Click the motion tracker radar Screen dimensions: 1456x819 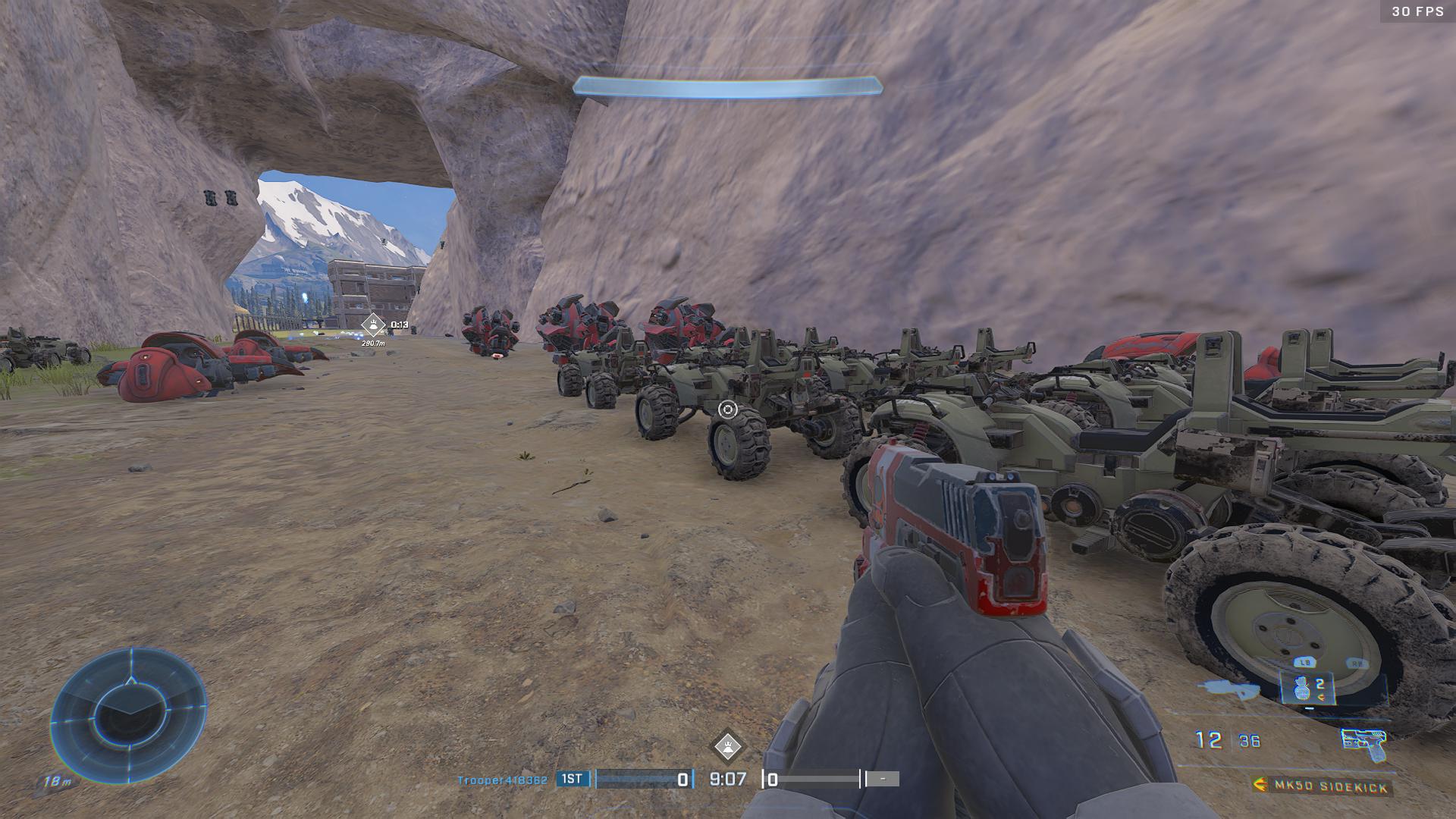click(x=128, y=715)
